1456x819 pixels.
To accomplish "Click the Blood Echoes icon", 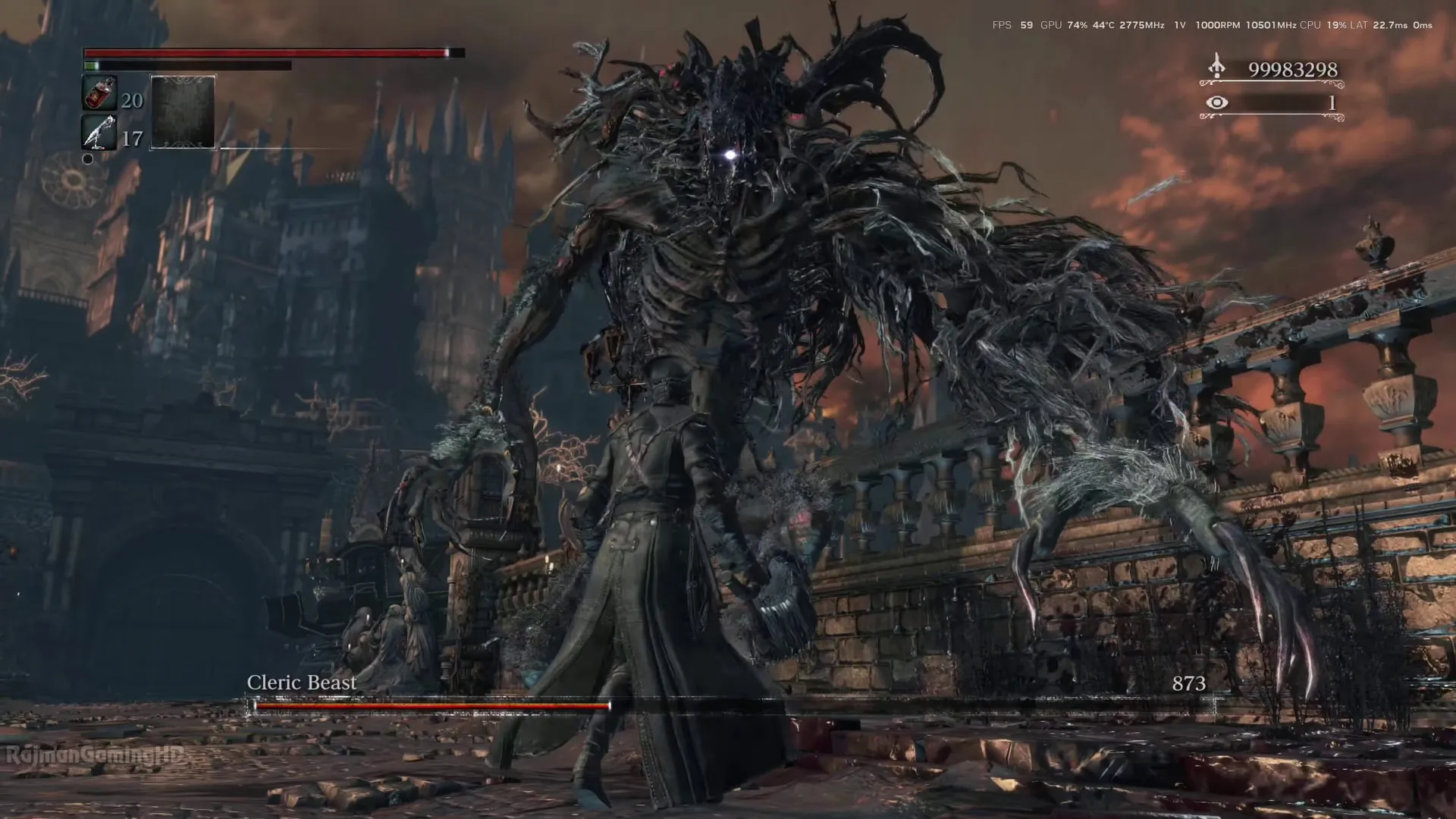I will (1216, 67).
